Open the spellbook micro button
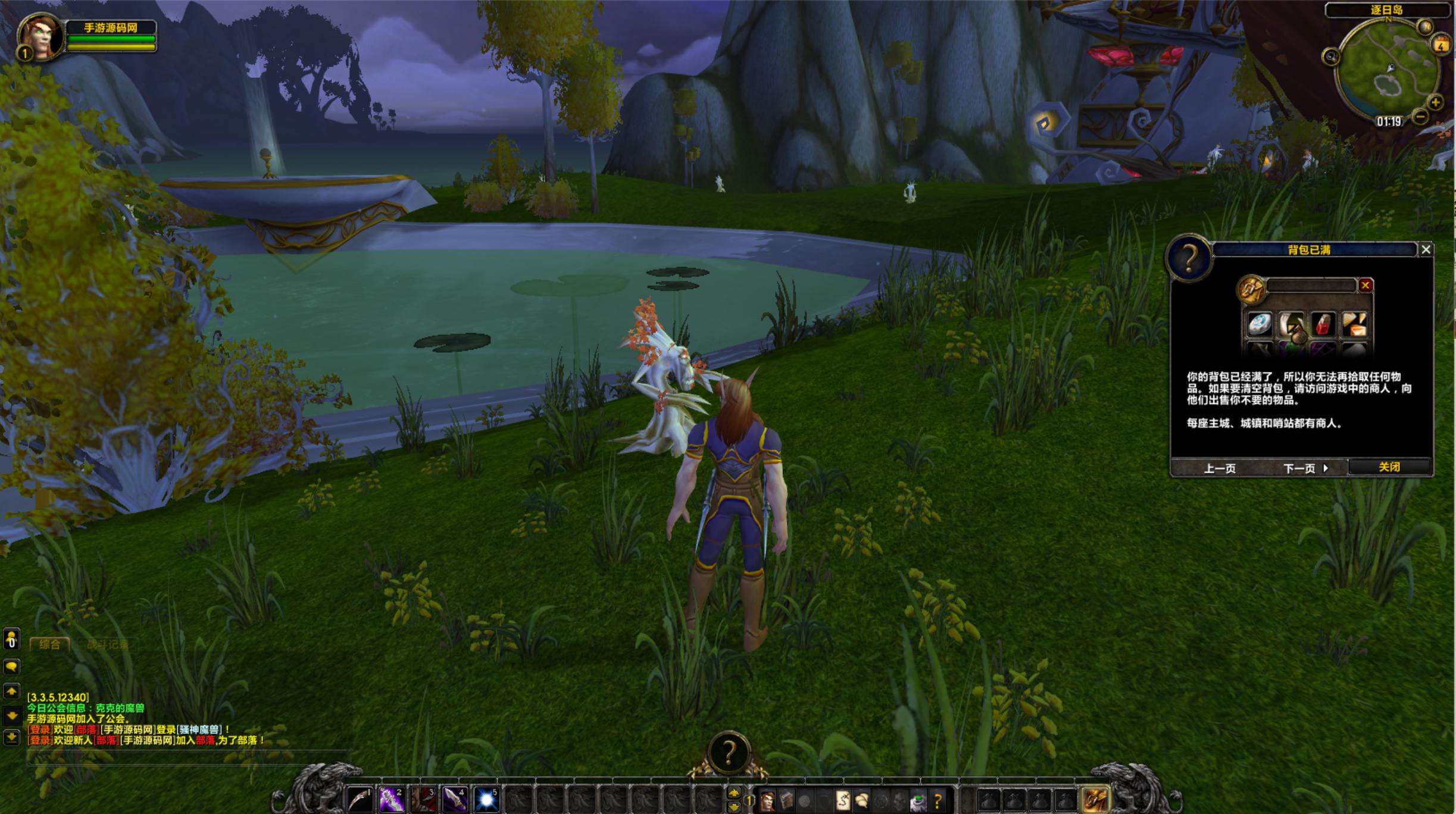The width and height of the screenshot is (1456, 814). click(786, 802)
